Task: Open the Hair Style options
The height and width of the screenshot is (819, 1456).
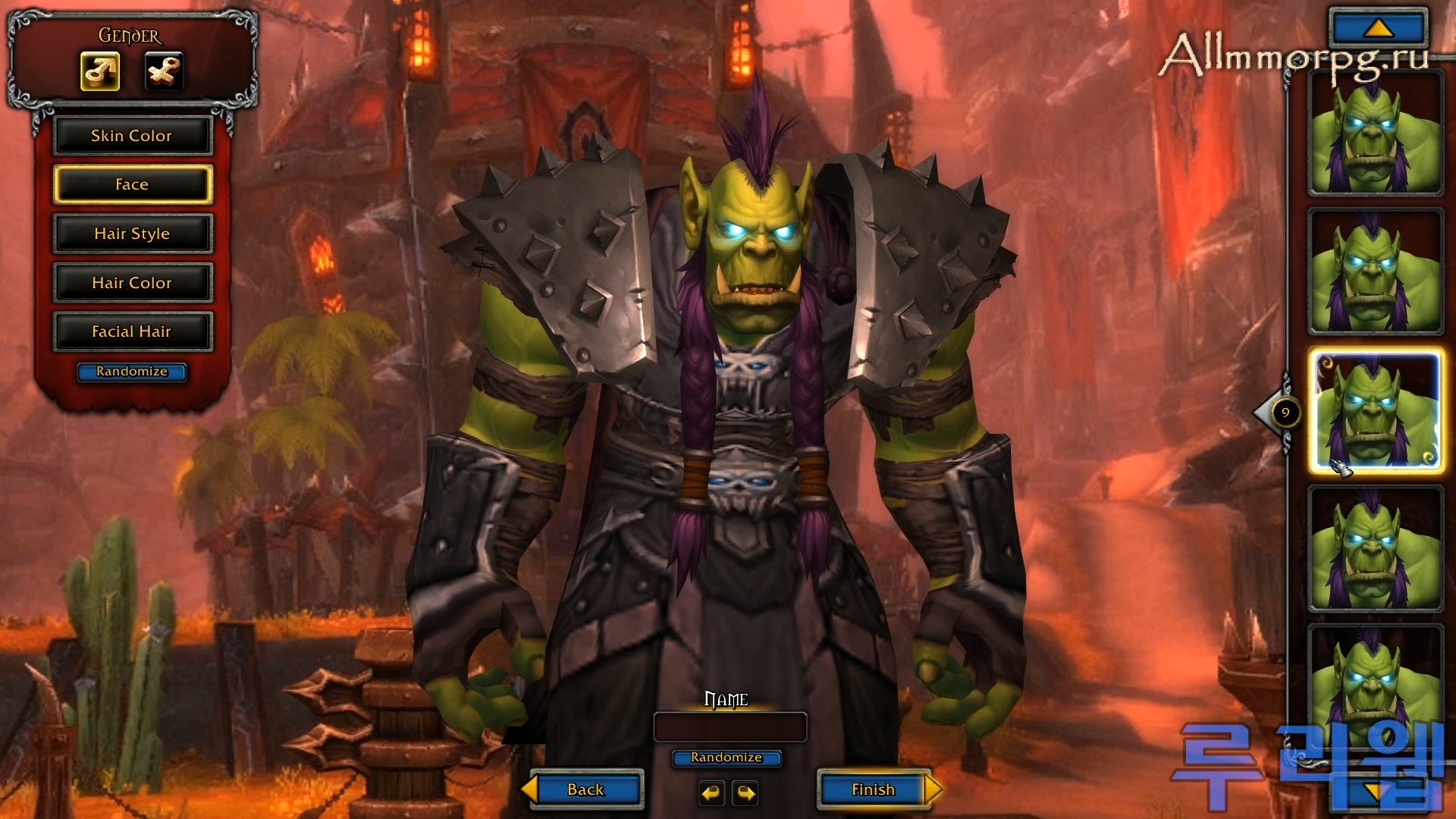Action: click(x=132, y=234)
